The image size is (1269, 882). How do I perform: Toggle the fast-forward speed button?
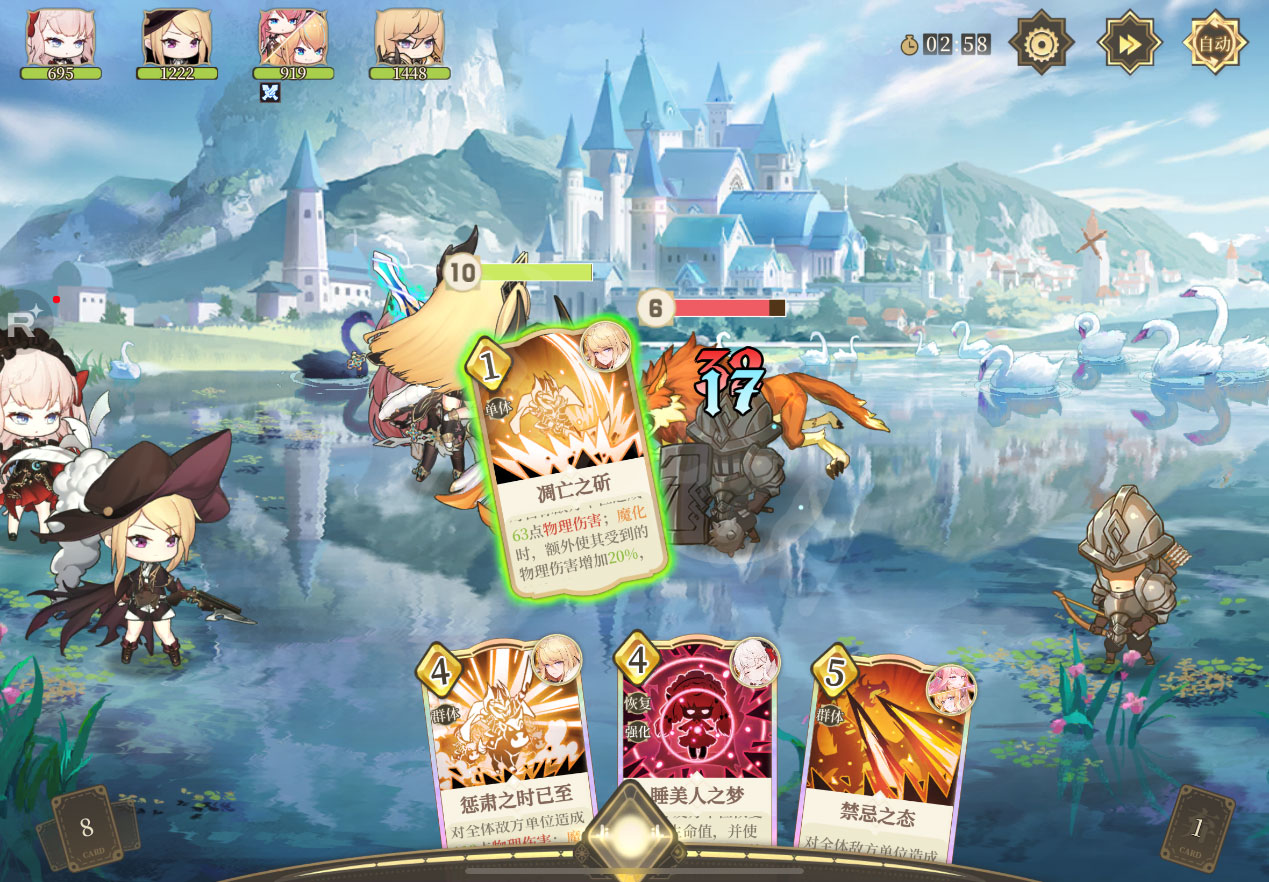tap(1129, 43)
